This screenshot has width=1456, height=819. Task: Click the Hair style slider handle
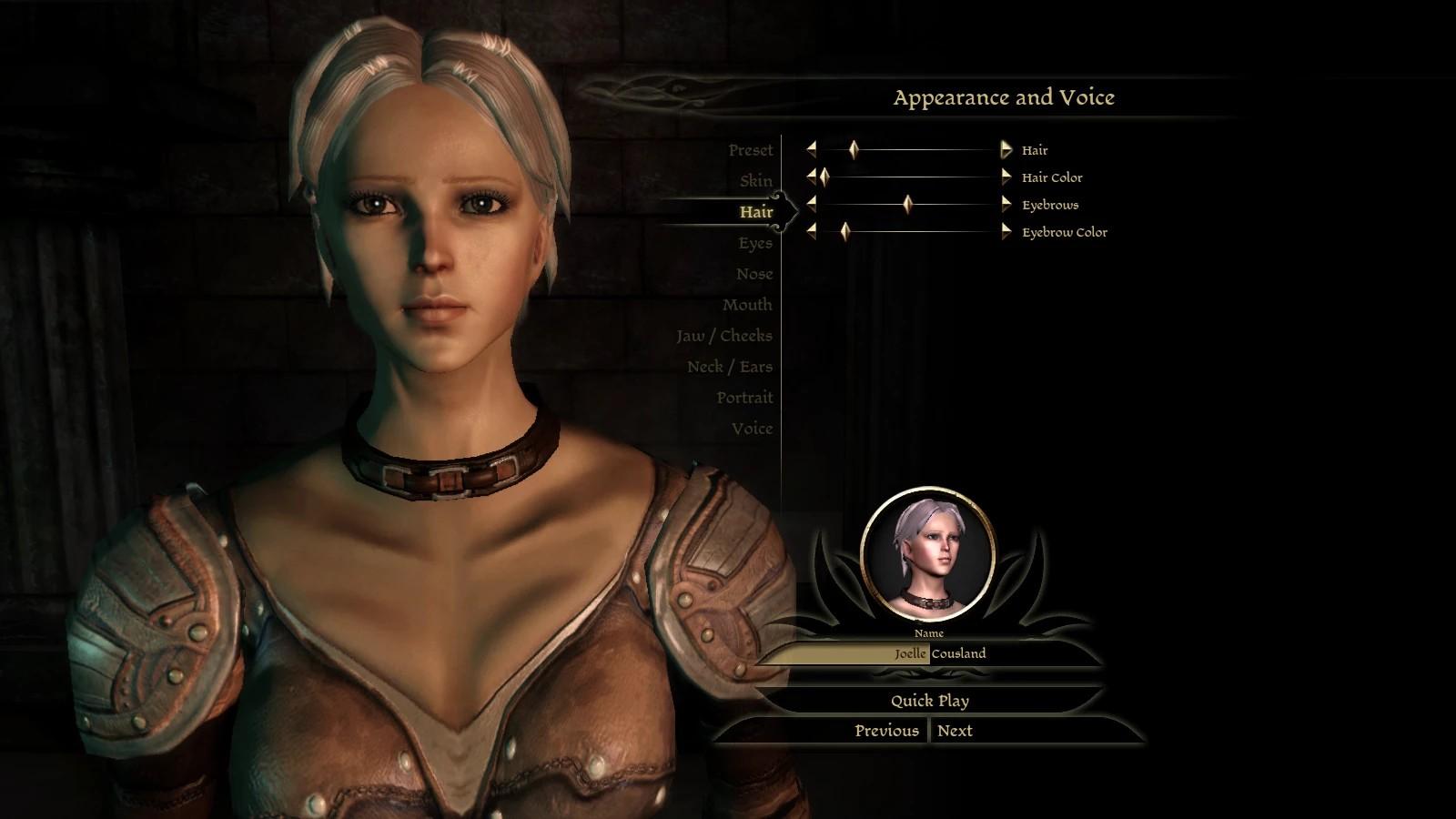point(853,150)
